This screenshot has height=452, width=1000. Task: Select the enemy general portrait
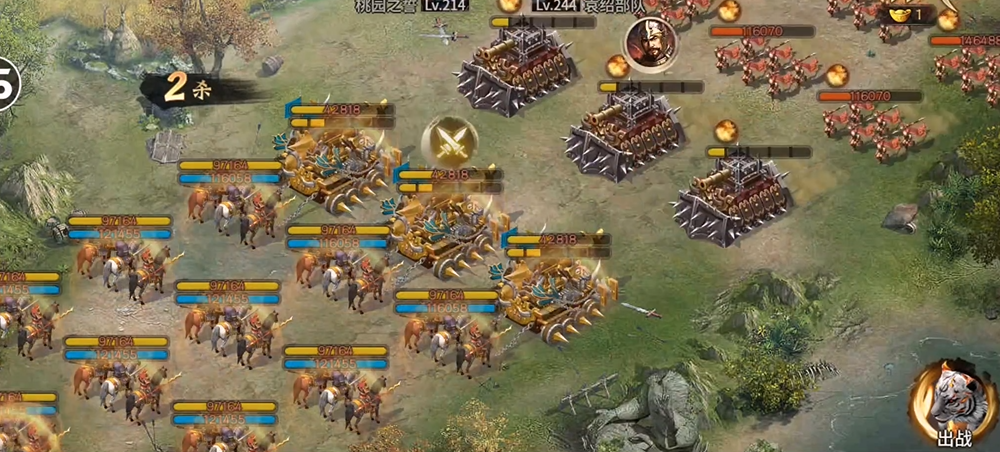tap(649, 41)
